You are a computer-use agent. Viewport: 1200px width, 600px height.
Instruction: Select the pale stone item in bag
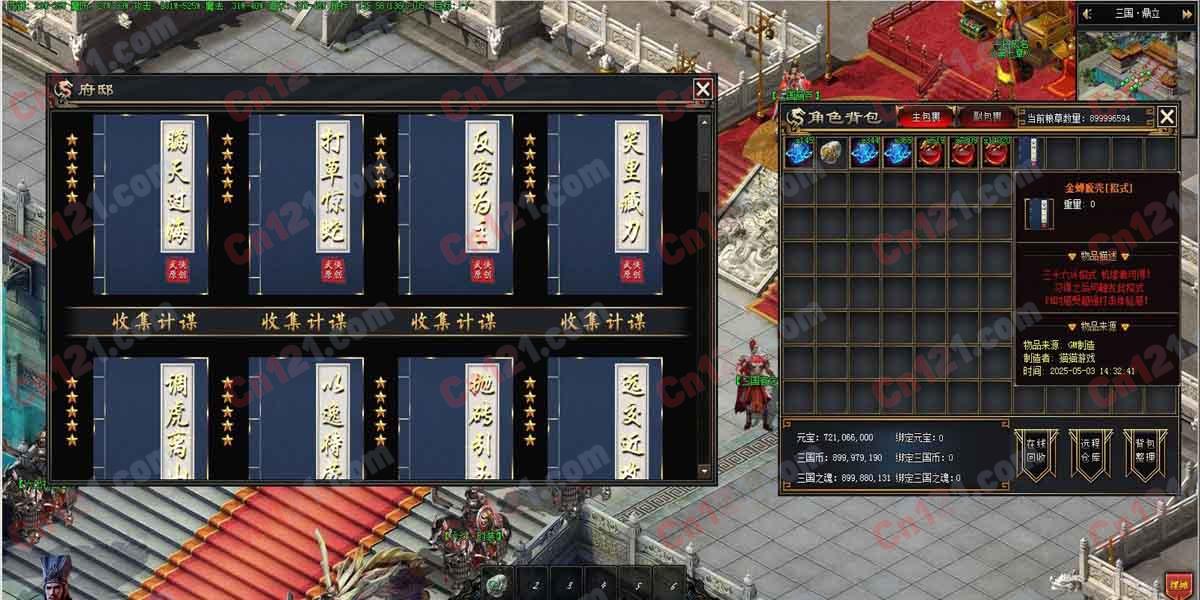(x=831, y=154)
